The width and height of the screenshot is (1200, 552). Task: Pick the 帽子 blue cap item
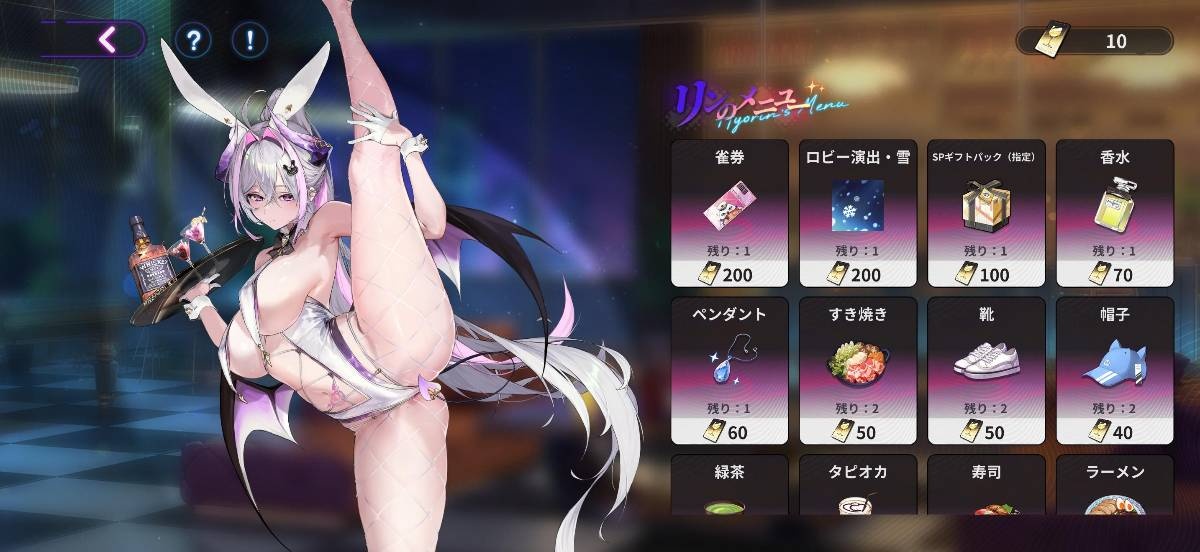pos(1115,370)
